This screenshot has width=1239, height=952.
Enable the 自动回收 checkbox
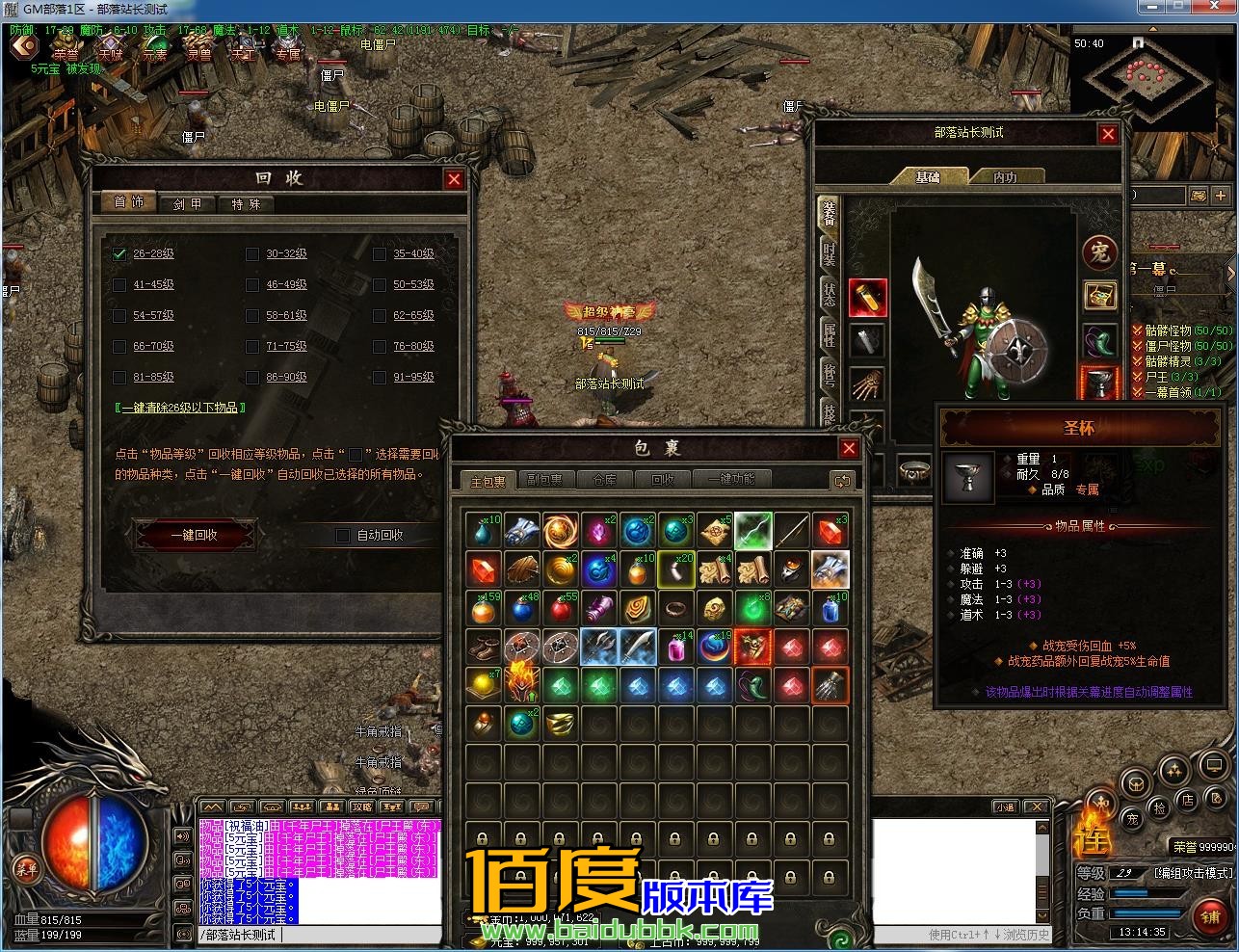(x=342, y=535)
